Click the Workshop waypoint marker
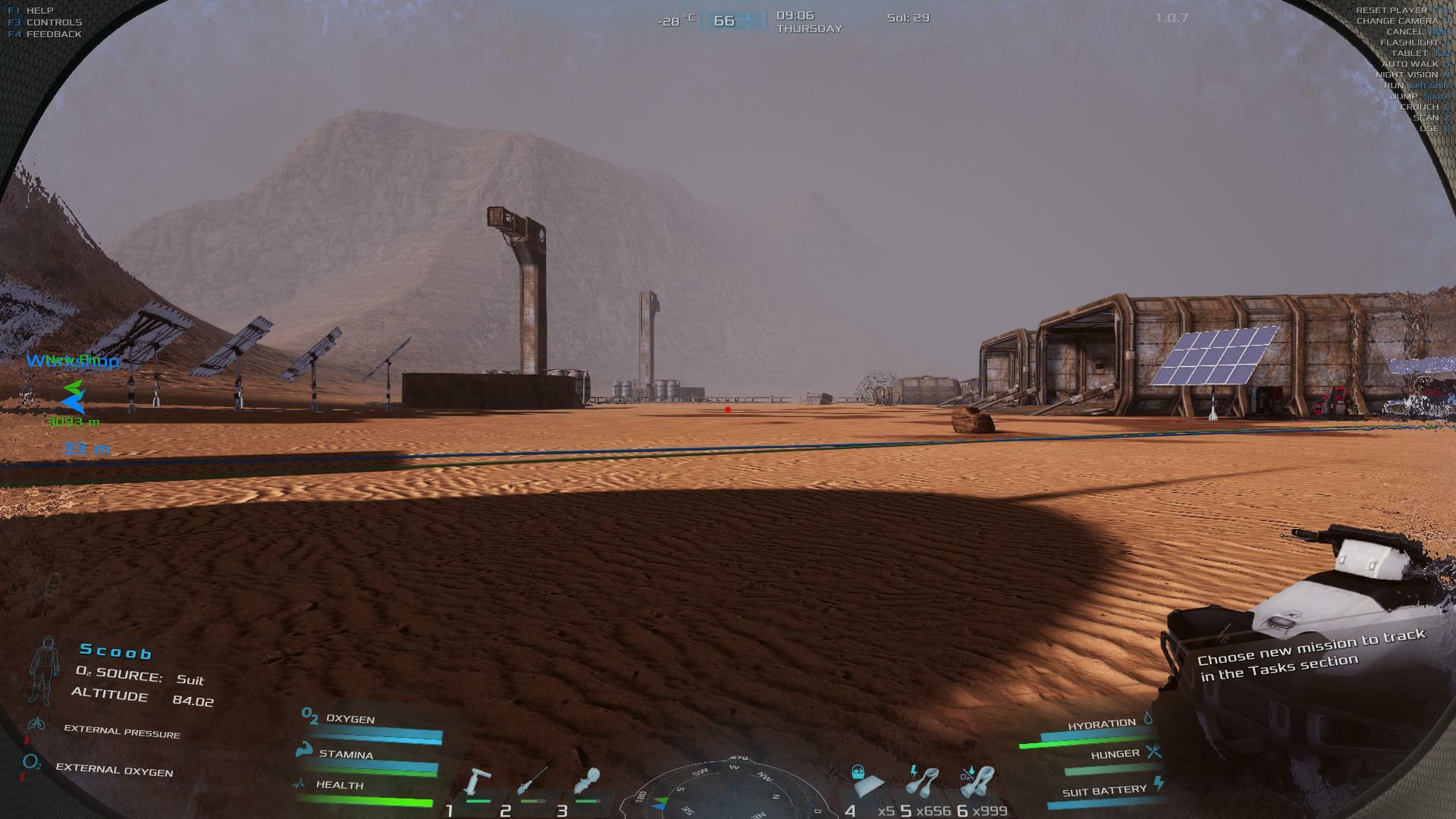This screenshot has width=1456, height=819. pyautogui.click(x=74, y=397)
